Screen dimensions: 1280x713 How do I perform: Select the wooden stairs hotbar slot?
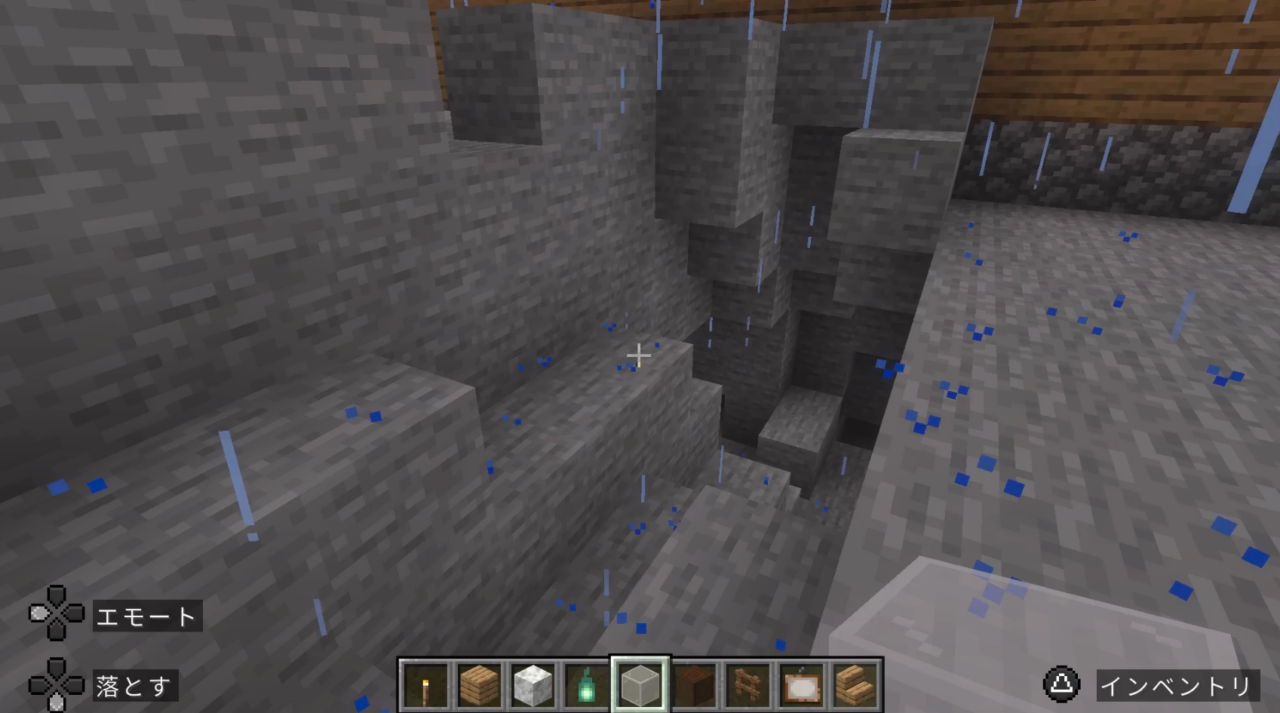coord(854,685)
